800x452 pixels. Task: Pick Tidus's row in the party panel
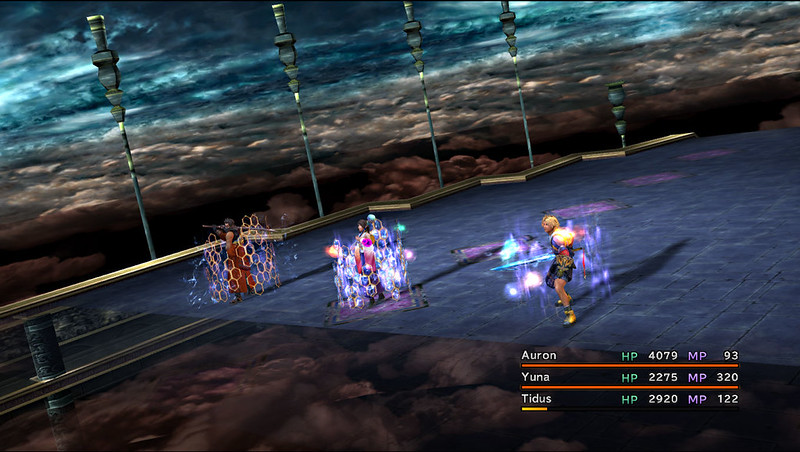pos(629,399)
